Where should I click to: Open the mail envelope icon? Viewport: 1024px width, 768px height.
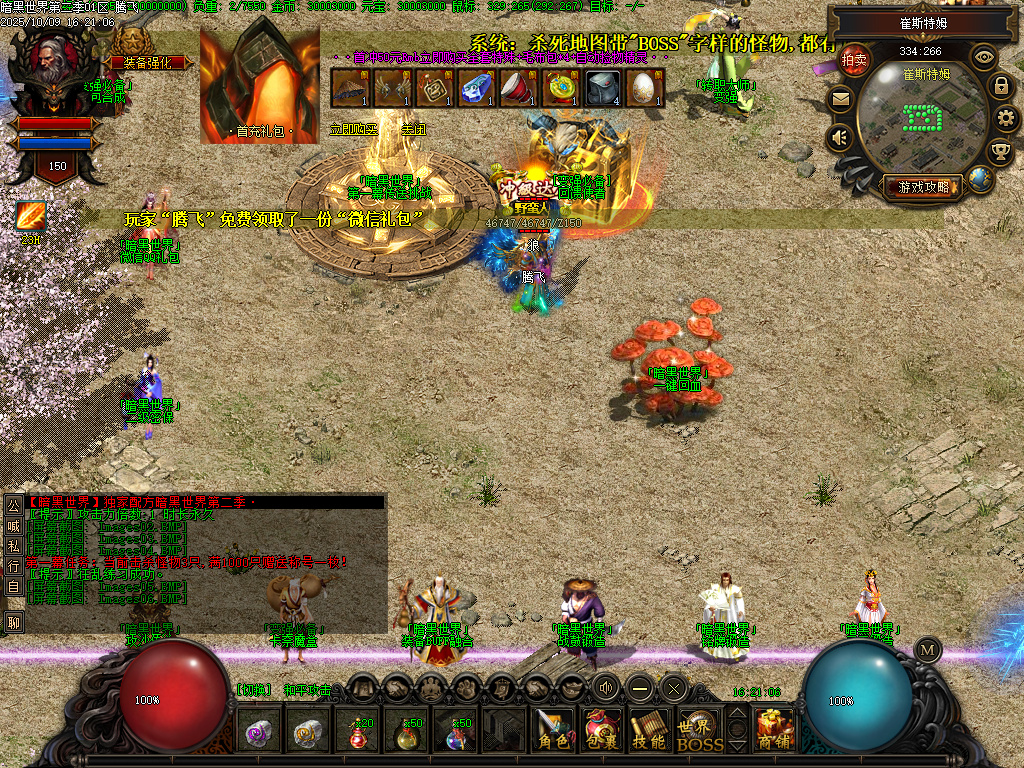tap(840, 99)
